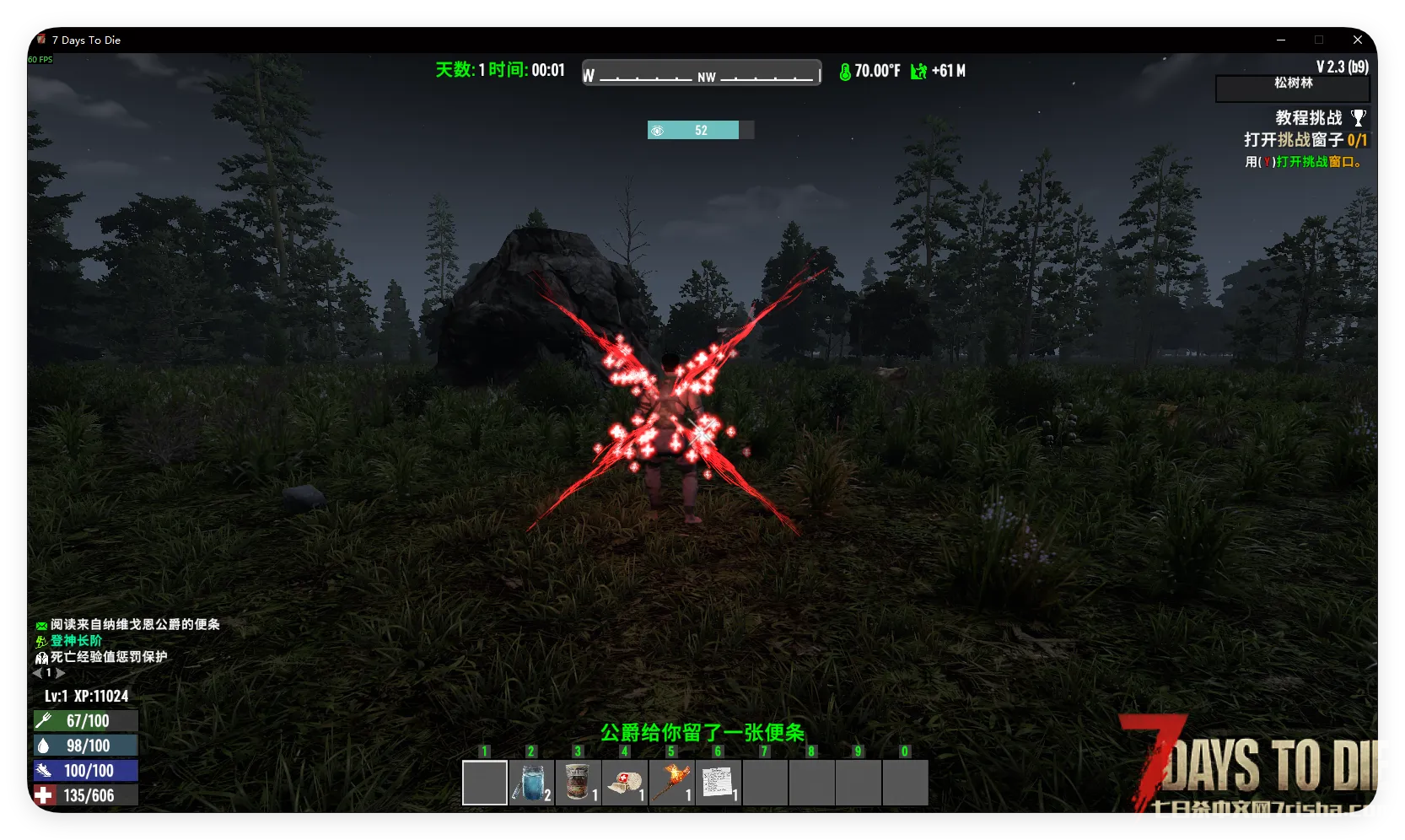Equip the burning torch from the hotbar
This screenshot has width=1405, height=840.
[x=672, y=783]
